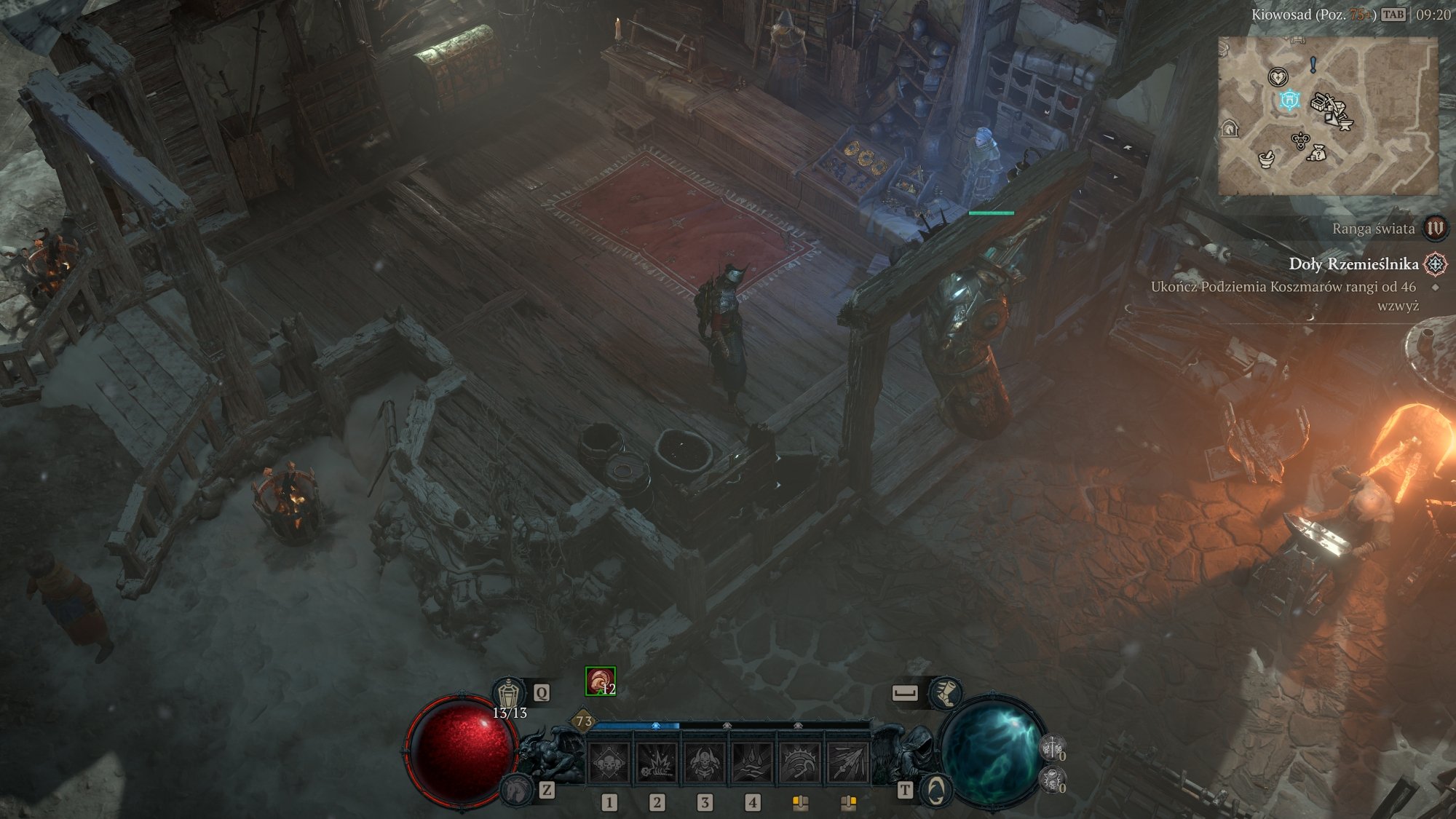
Task: Click the glowing blue waypoint icon on minimap
Action: pos(1289,100)
